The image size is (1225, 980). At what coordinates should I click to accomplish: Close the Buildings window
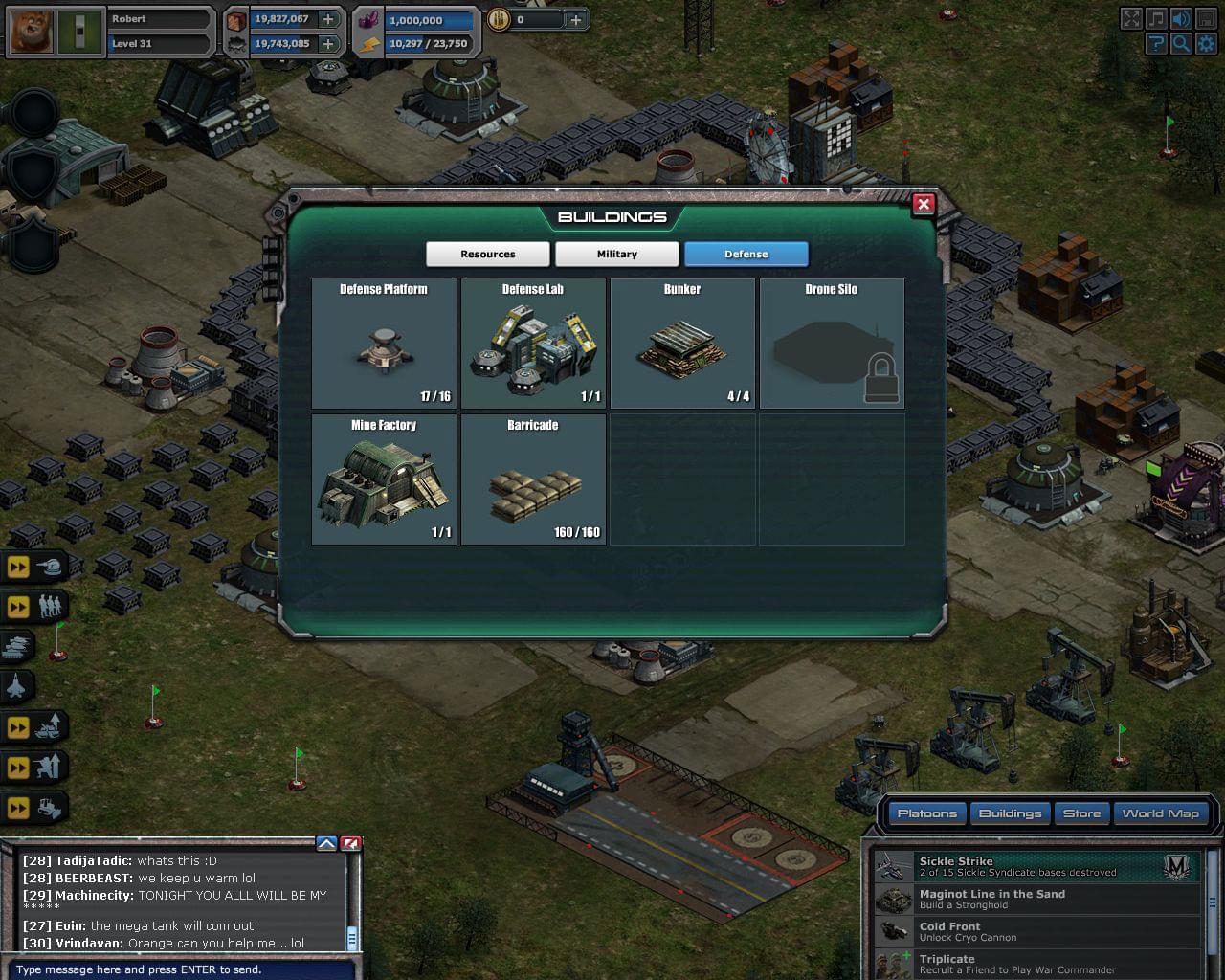[x=924, y=204]
